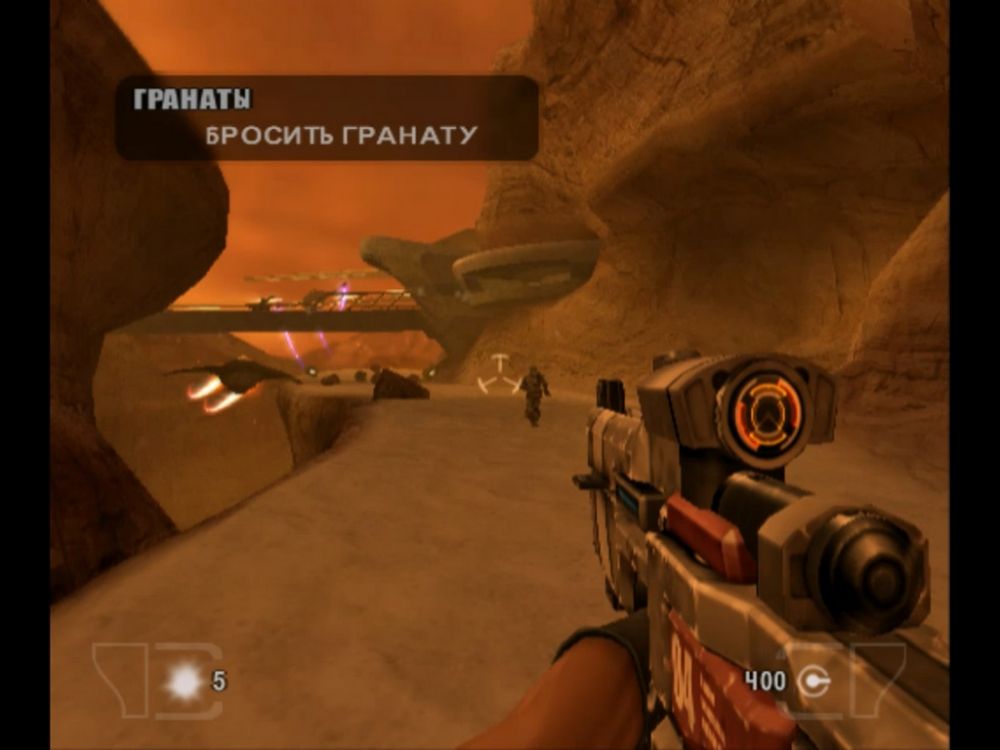Click the circular ammo type icon

point(816,682)
